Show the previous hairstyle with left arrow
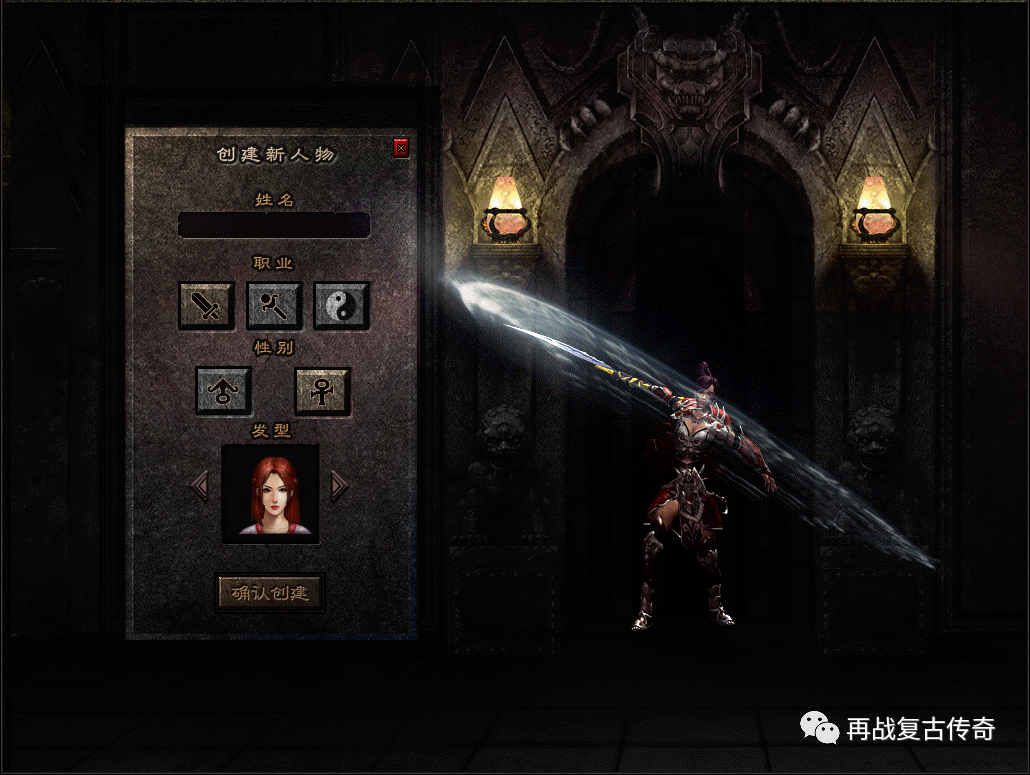Screen dimensions: 1030x775 [200, 486]
